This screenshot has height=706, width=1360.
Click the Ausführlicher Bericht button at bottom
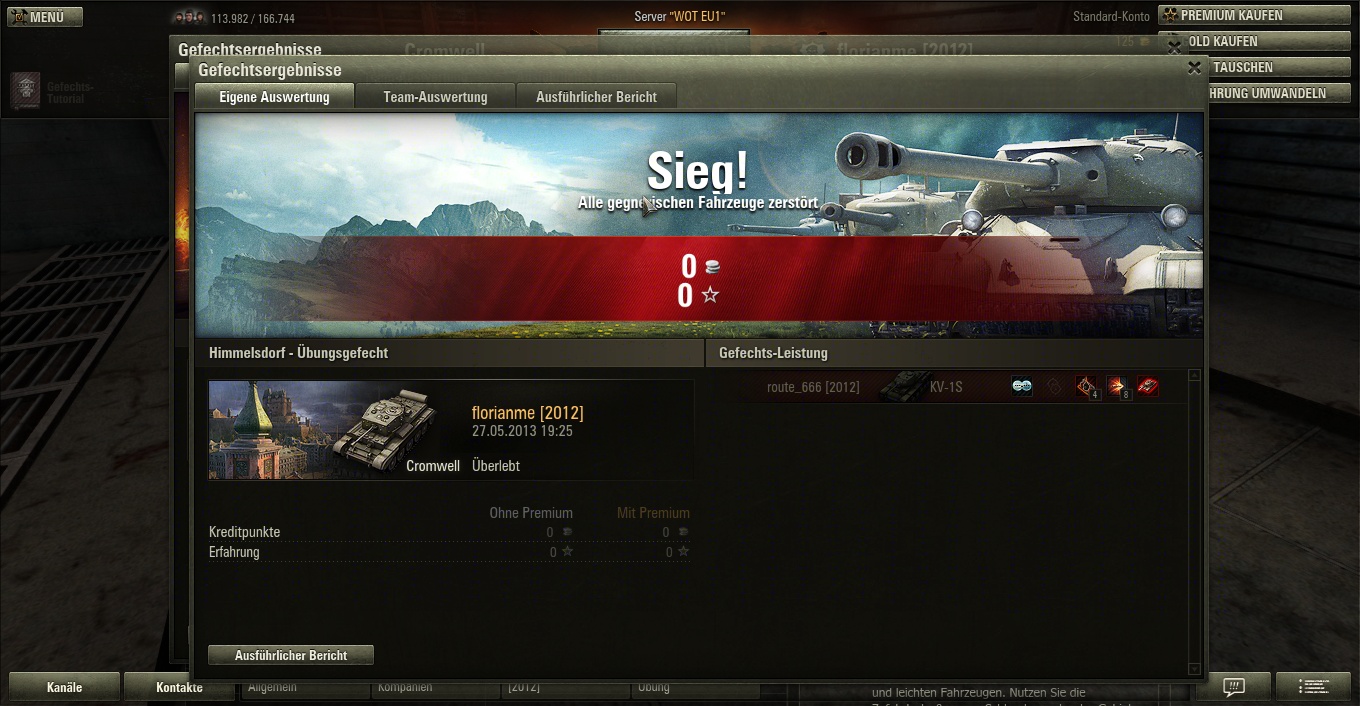click(291, 655)
